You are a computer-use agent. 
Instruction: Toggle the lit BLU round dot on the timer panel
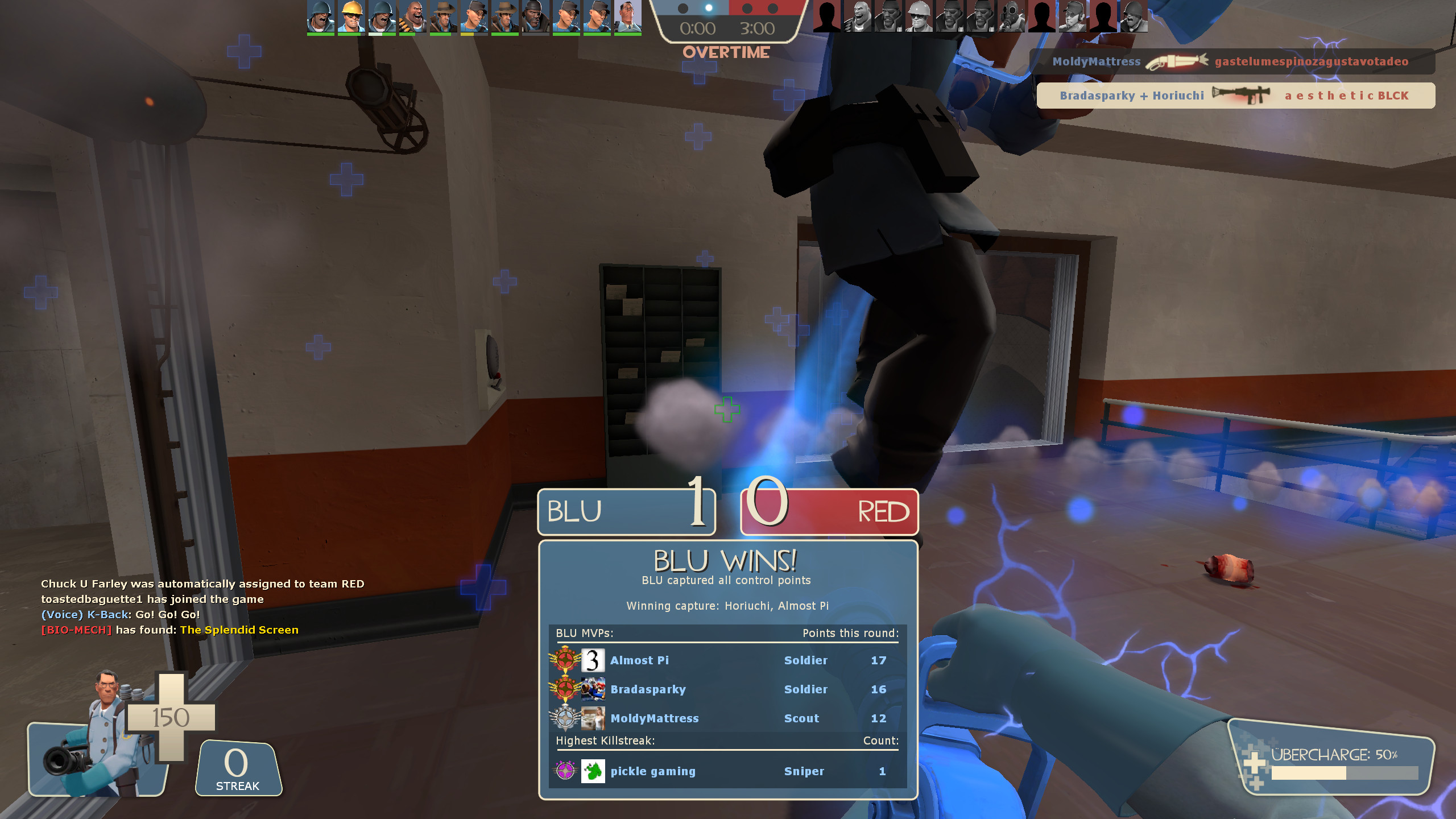[709, 8]
